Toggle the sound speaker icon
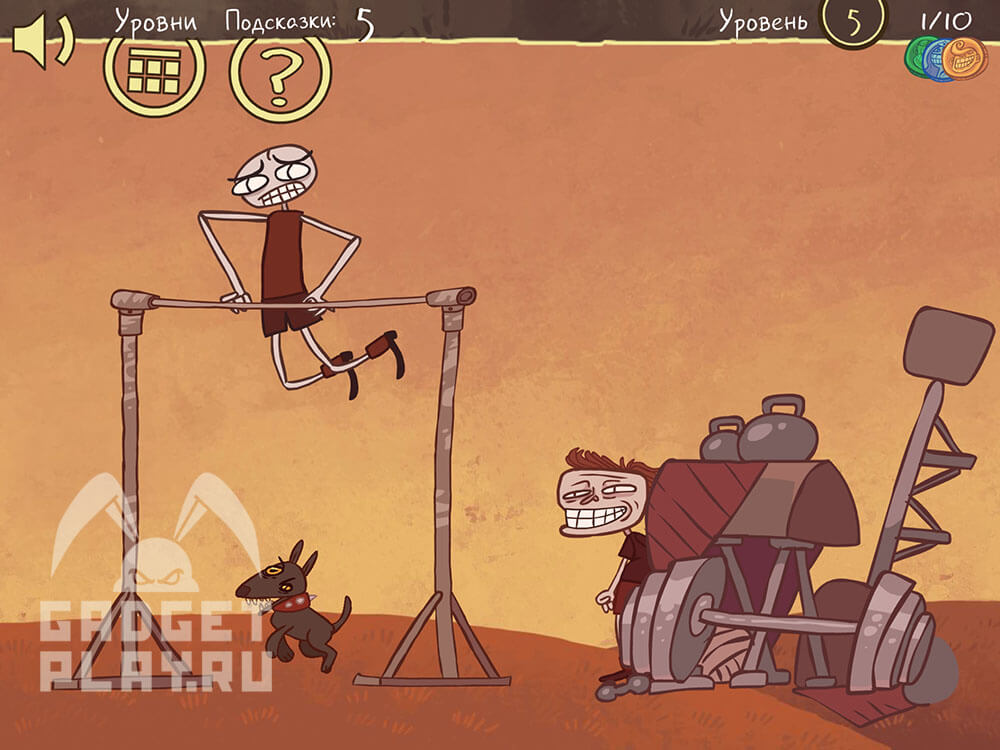 pos(42,42)
